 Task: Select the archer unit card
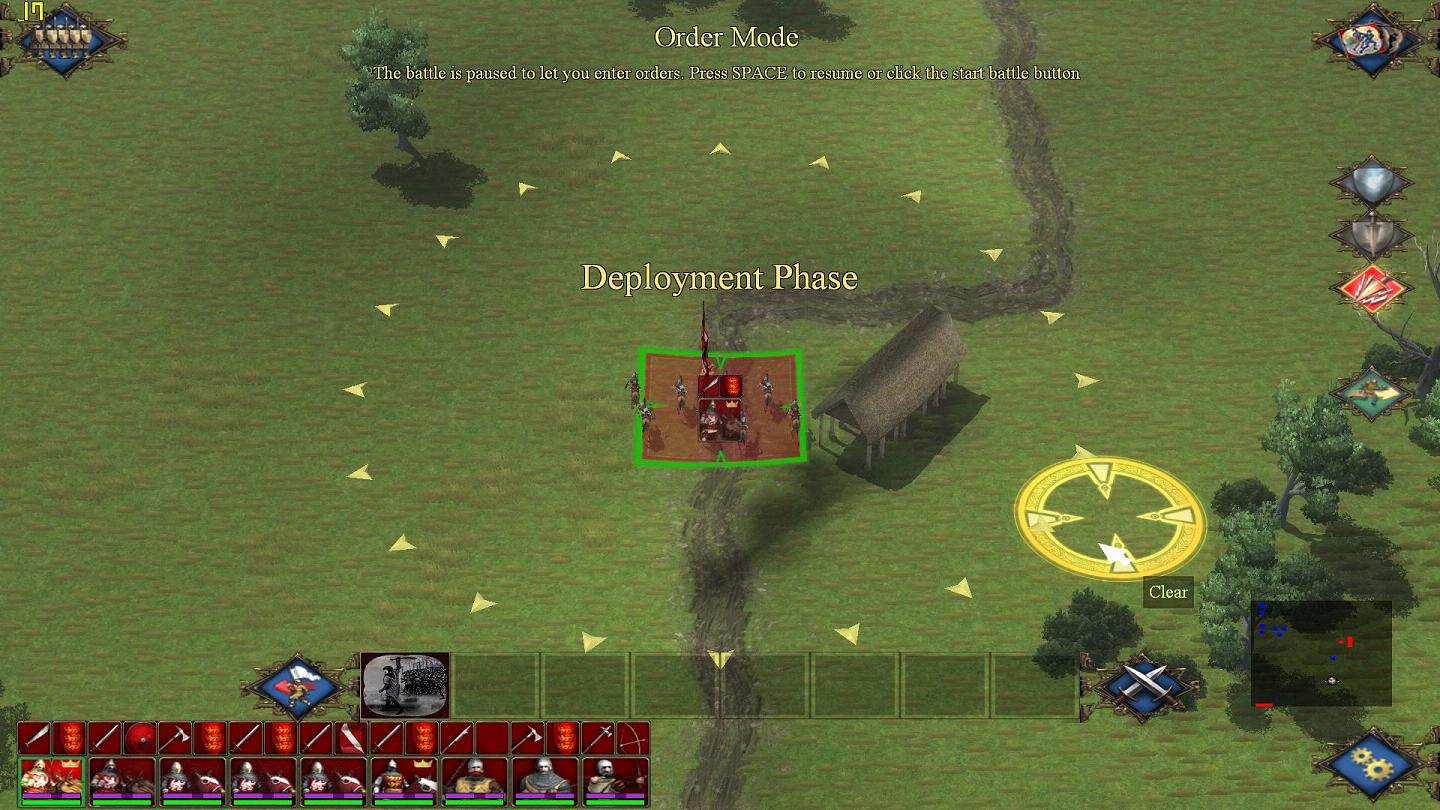click(x=614, y=780)
